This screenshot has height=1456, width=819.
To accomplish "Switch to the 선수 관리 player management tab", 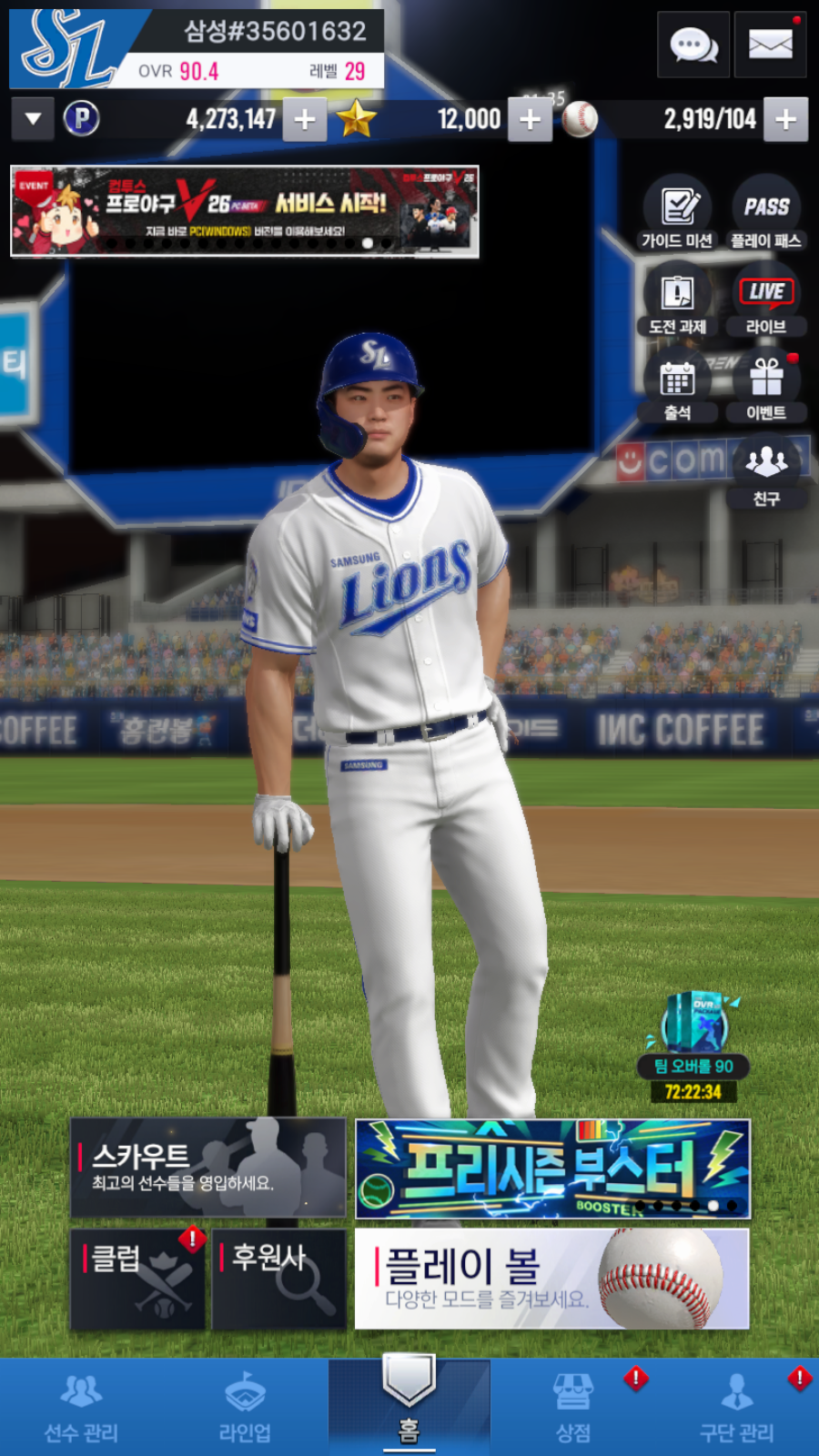I will pyautogui.click(x=82, y=1407).
